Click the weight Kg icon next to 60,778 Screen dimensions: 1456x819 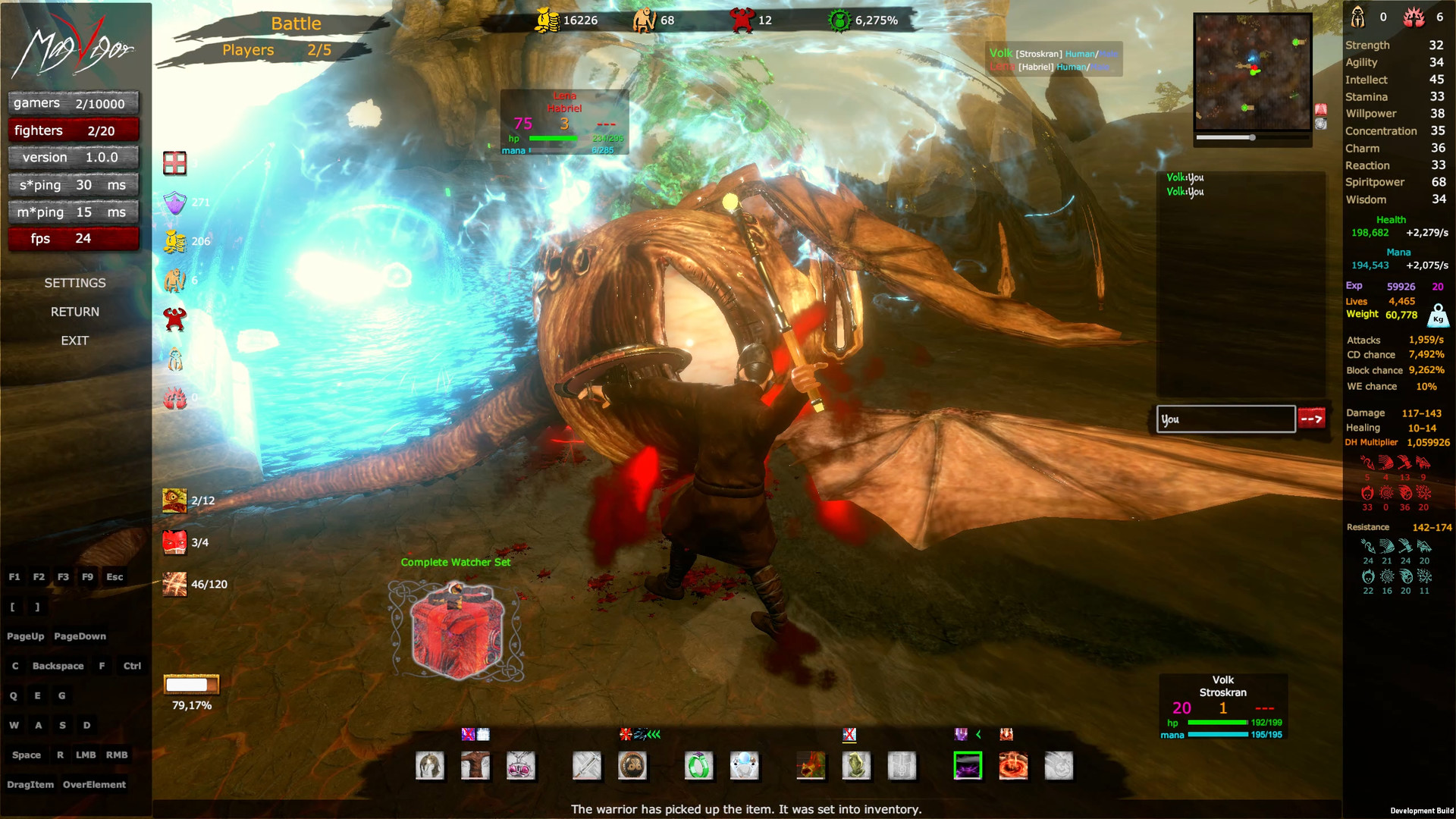[x=1437, y=318]
